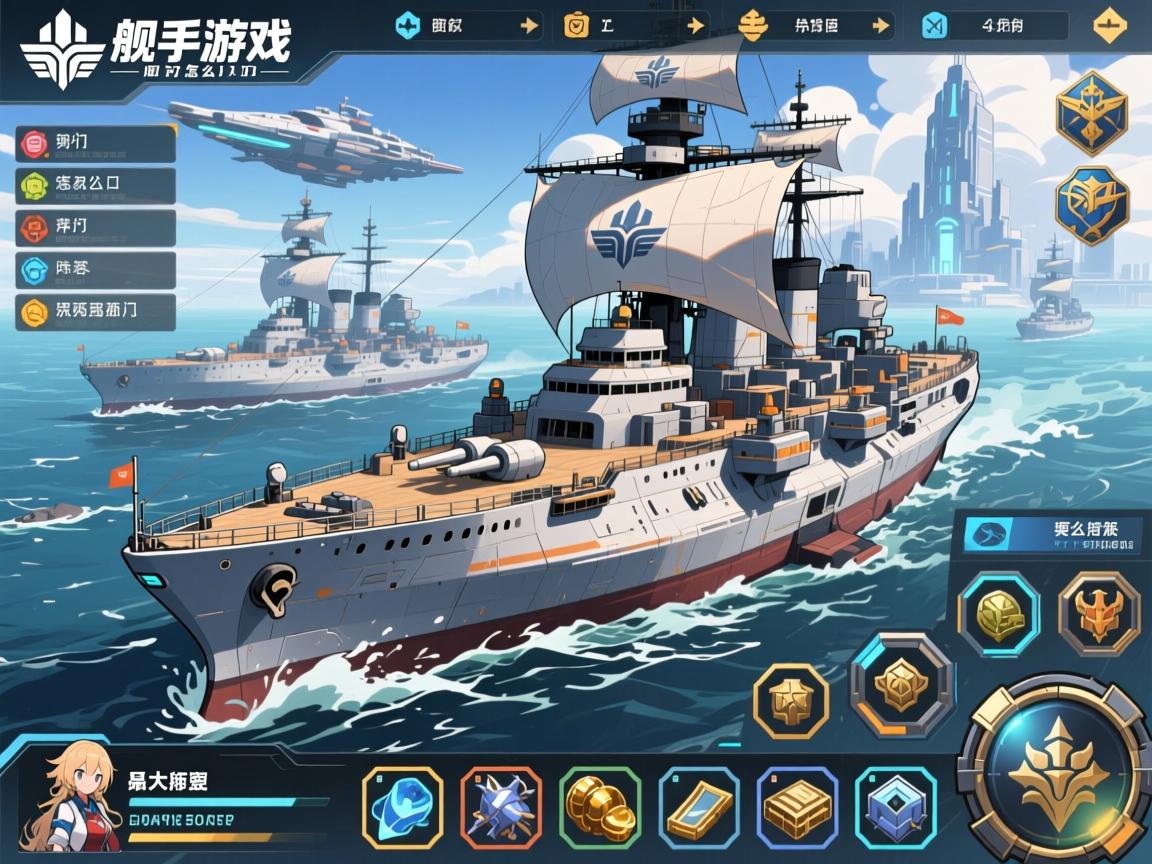
Task: Open the golden supply crate slot
Action: pos(797,807)
